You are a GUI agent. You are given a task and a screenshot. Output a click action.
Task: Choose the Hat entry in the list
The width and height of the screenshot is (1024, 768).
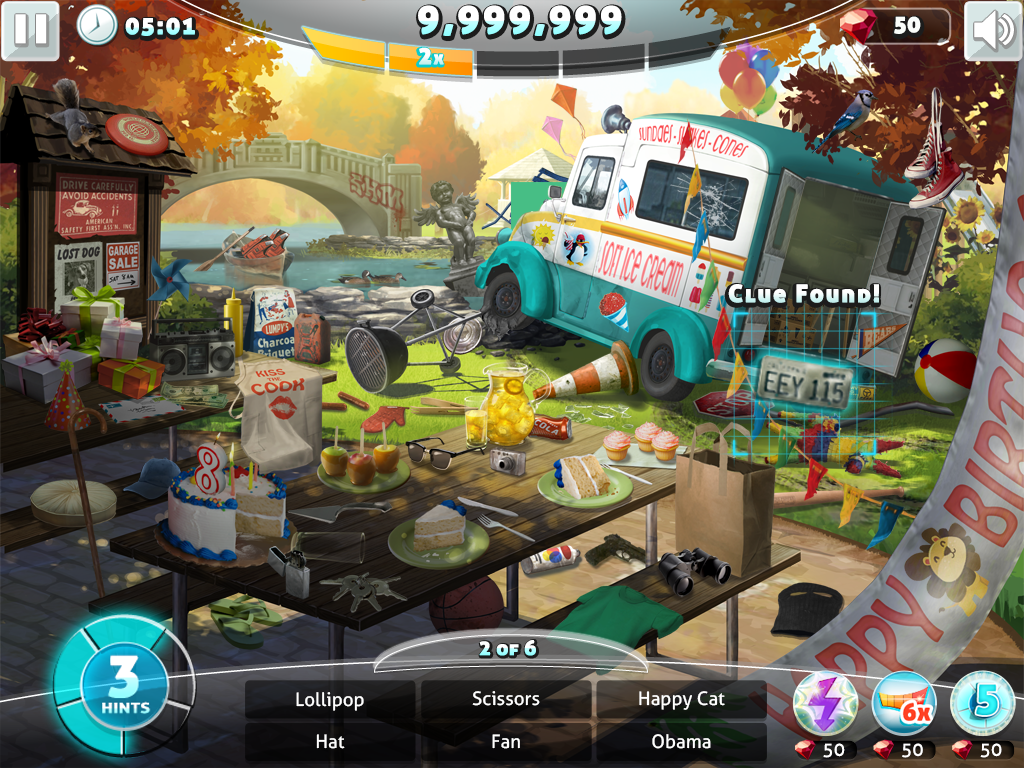click(x=330, y=741)
